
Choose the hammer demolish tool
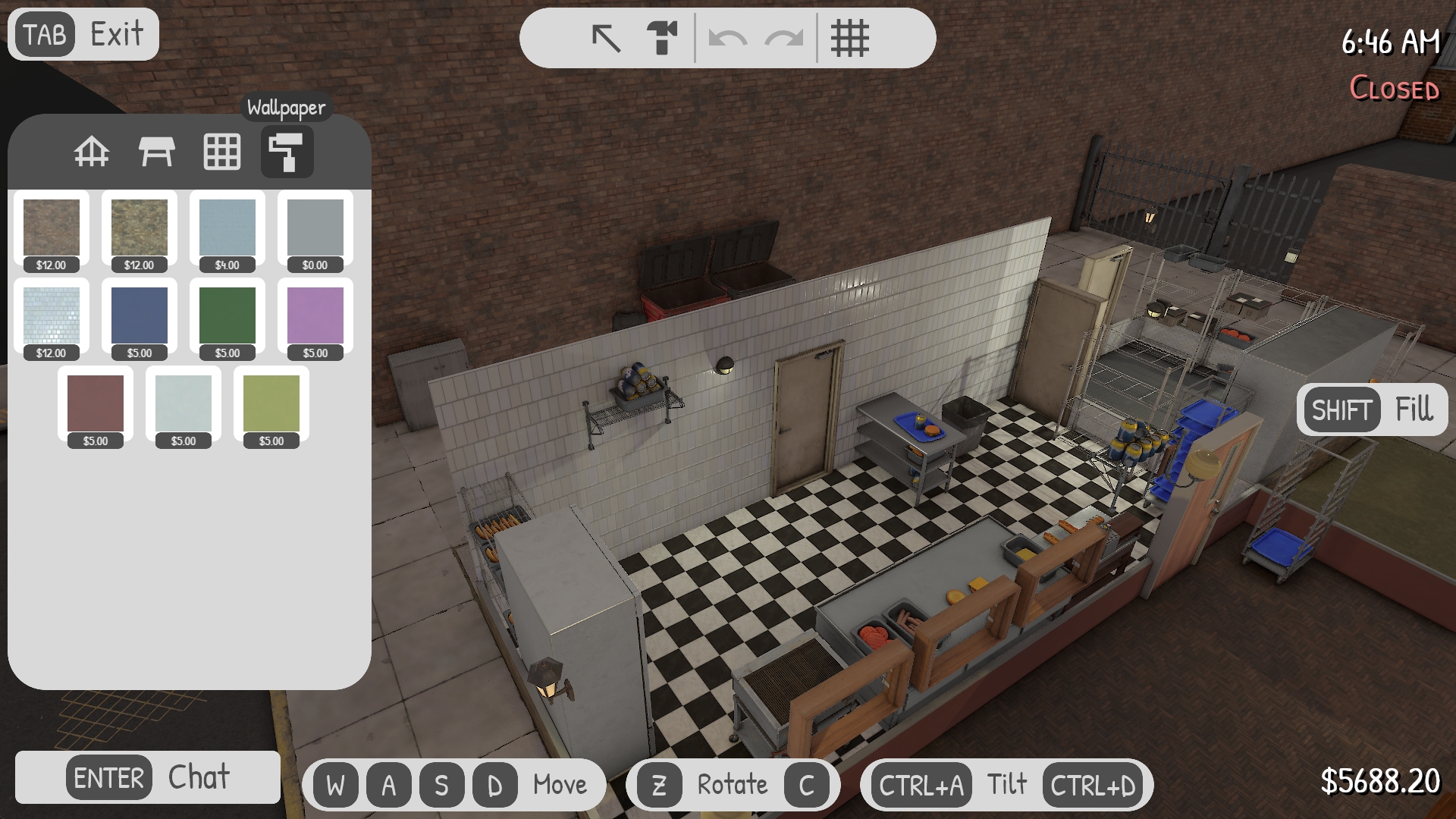click(662, 38)
